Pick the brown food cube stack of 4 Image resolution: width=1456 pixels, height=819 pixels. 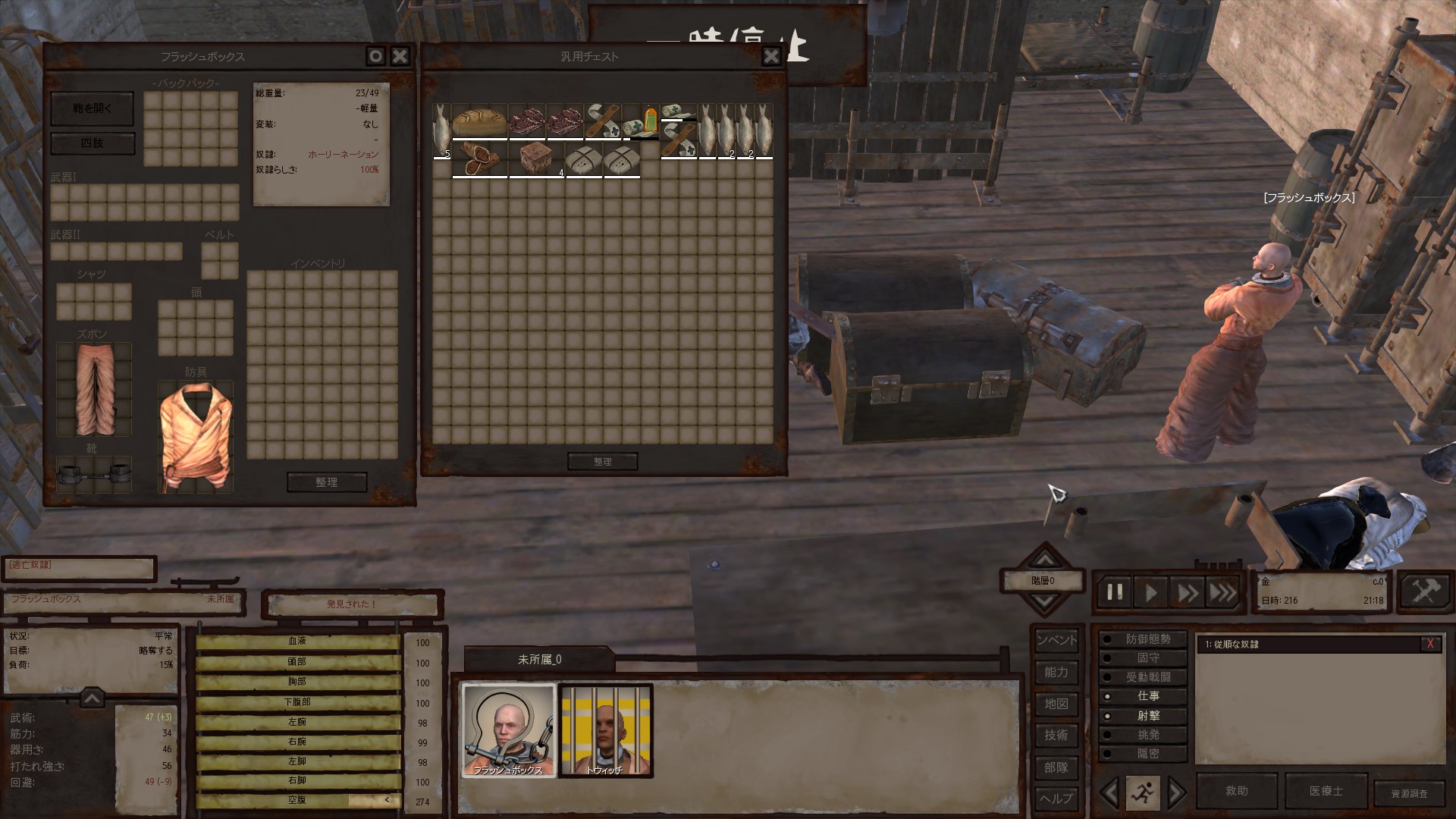[537, 160]
